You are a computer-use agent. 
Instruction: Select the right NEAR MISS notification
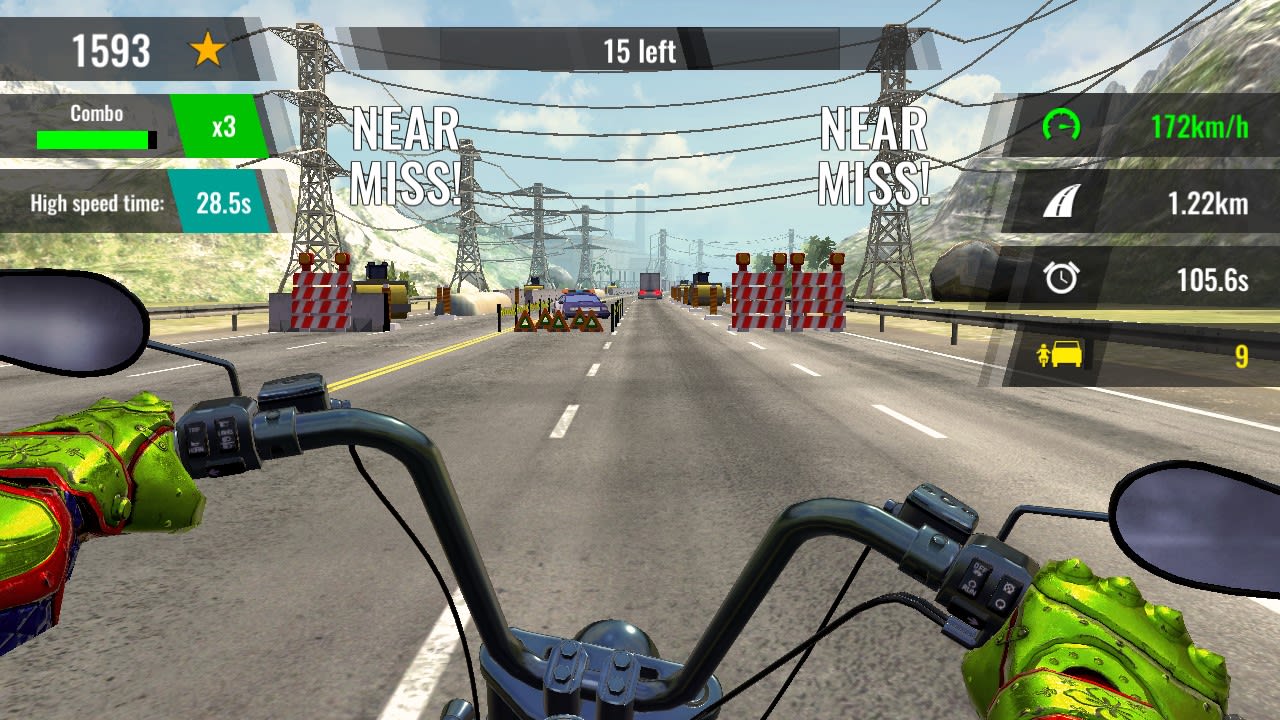873,155
